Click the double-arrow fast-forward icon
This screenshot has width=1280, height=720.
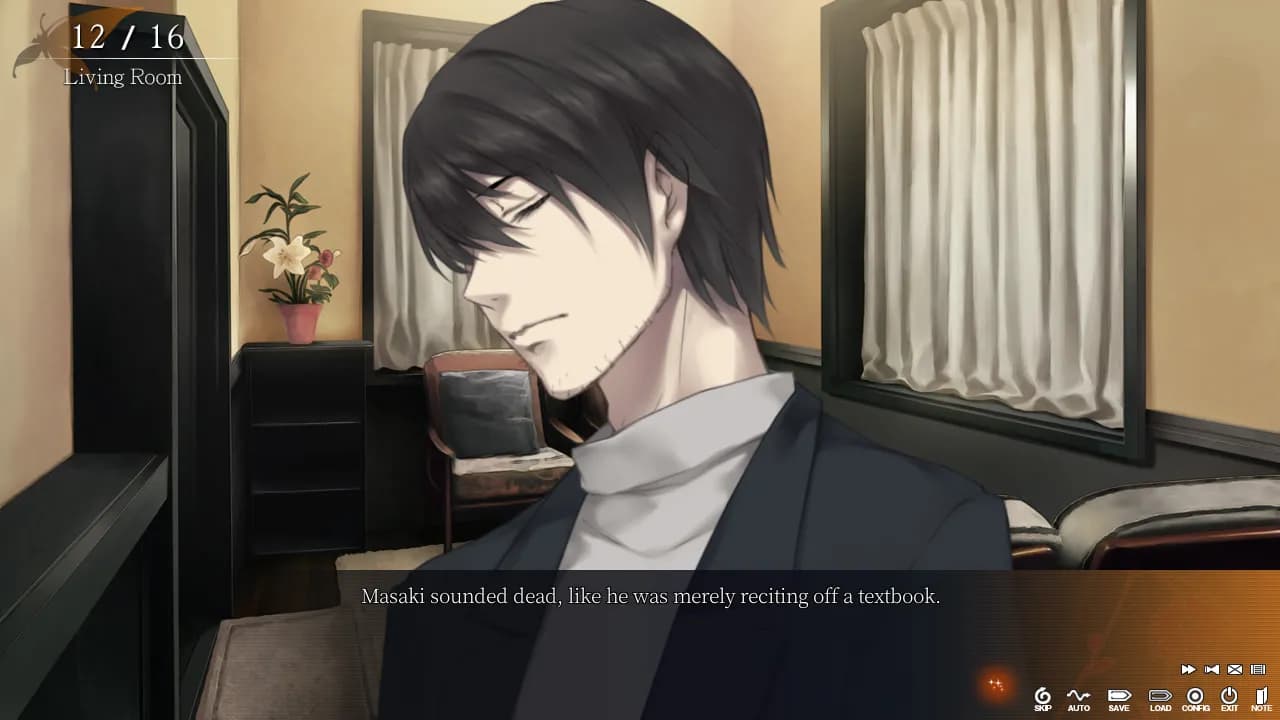(1188, 670)
